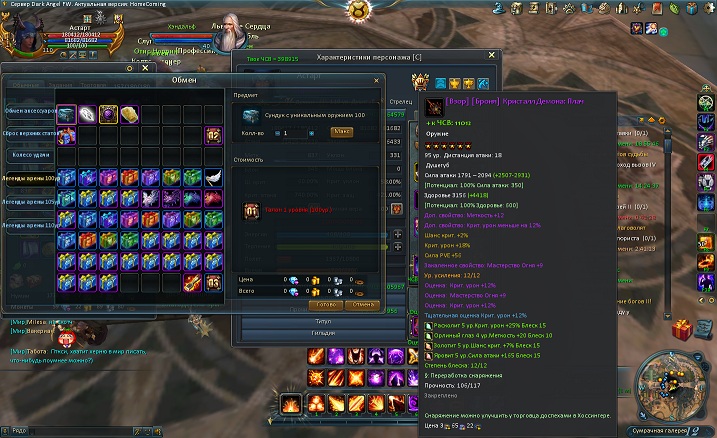Switch to Колесо удачи category

[28, 155]
